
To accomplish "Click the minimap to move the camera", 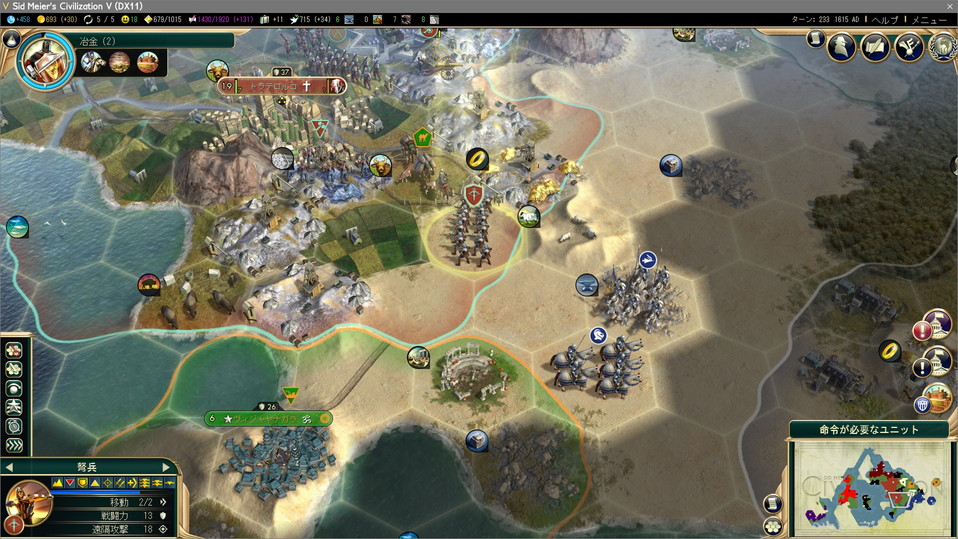I will (x=868, y=487).
